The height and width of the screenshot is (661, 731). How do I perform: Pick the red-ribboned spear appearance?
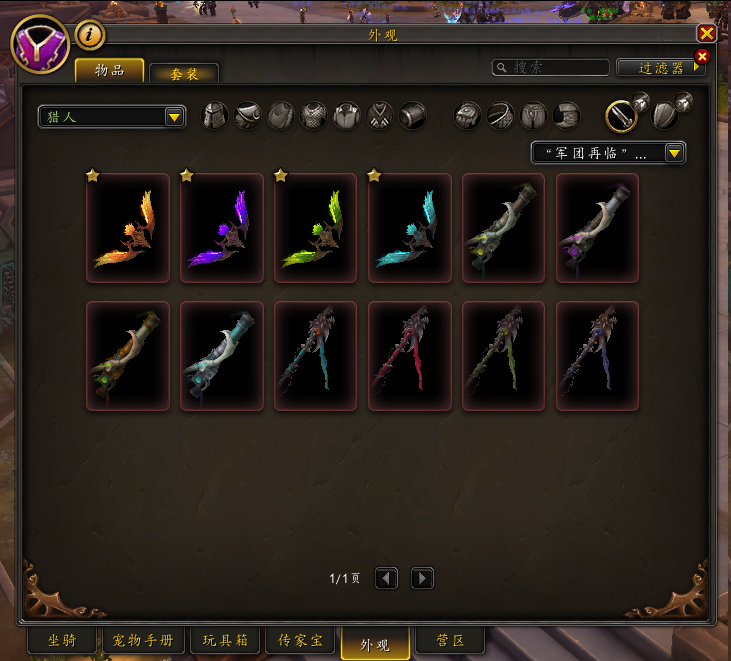[410, 356]
